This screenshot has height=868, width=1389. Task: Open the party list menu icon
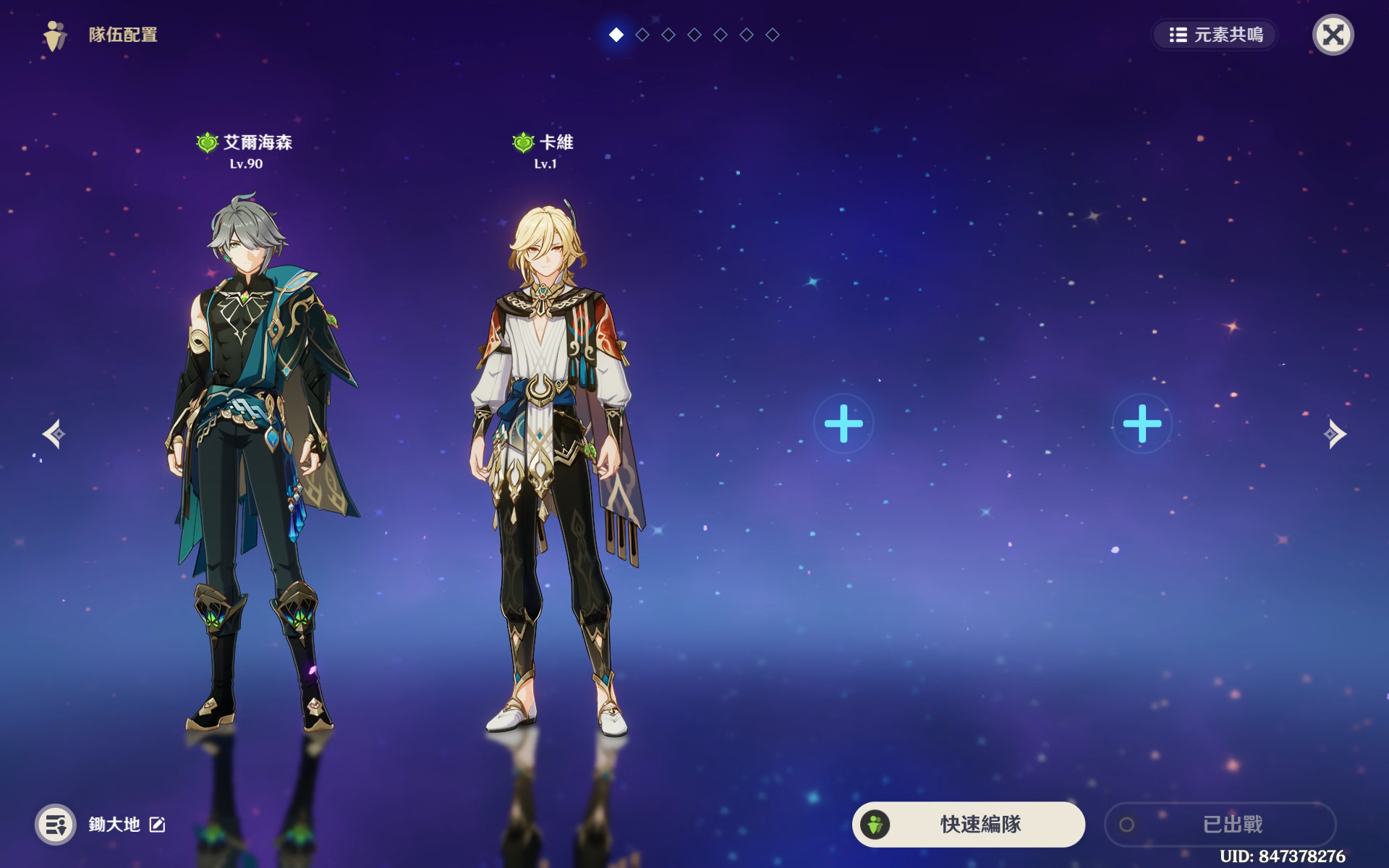pos(56,825)
